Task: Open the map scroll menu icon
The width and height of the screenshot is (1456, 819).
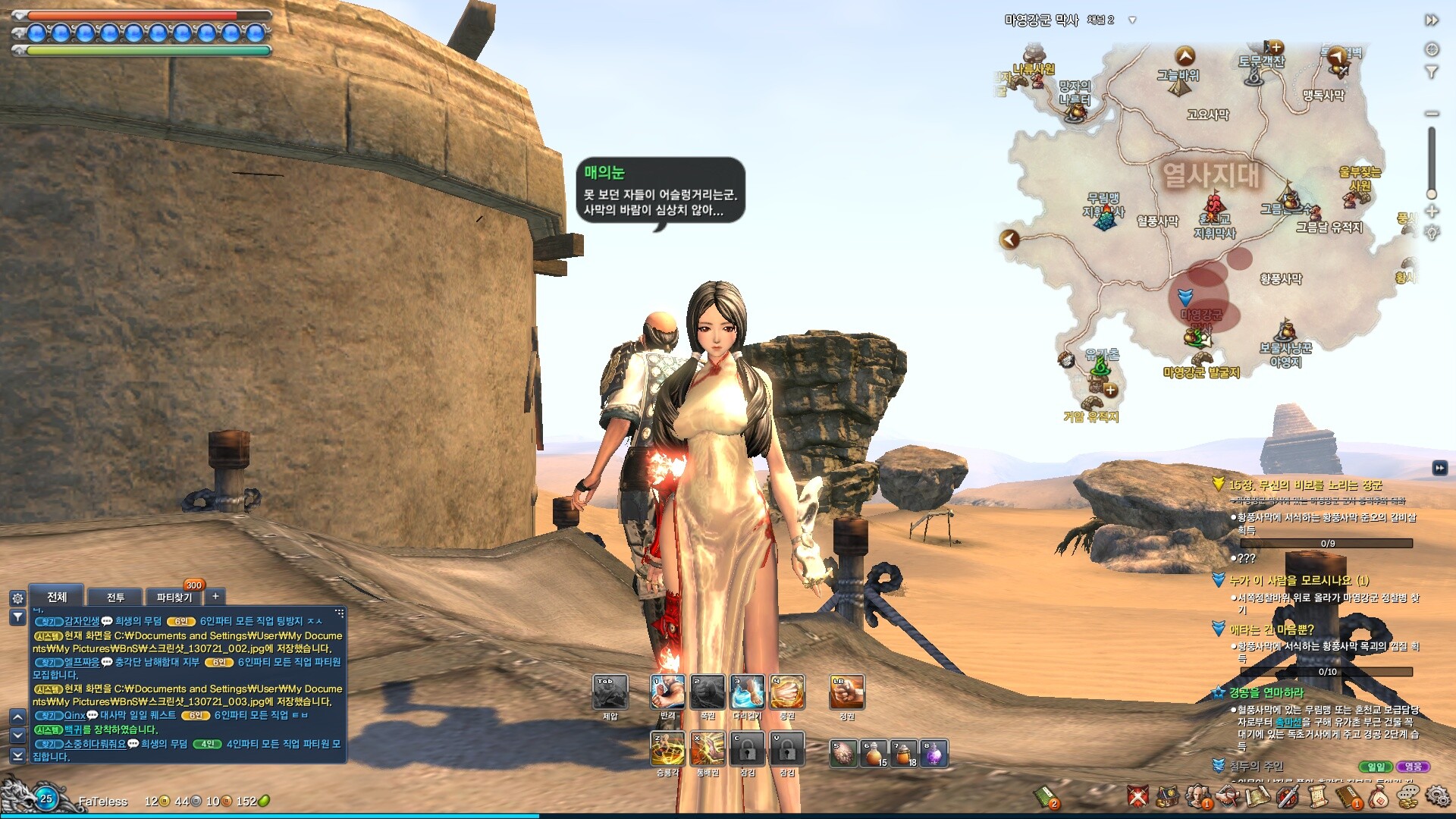Action: click(1257, 796)
